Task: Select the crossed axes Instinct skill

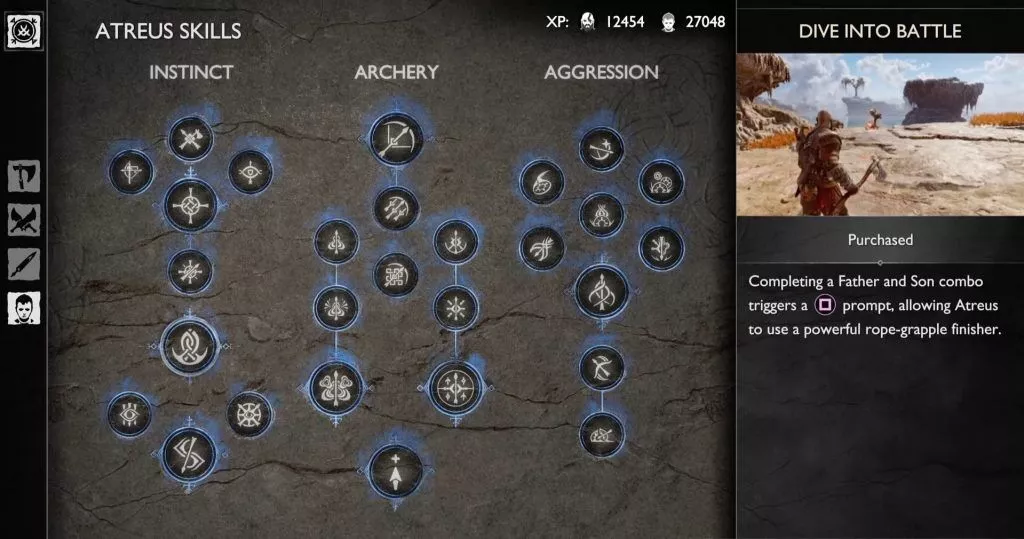Action: 190,138
